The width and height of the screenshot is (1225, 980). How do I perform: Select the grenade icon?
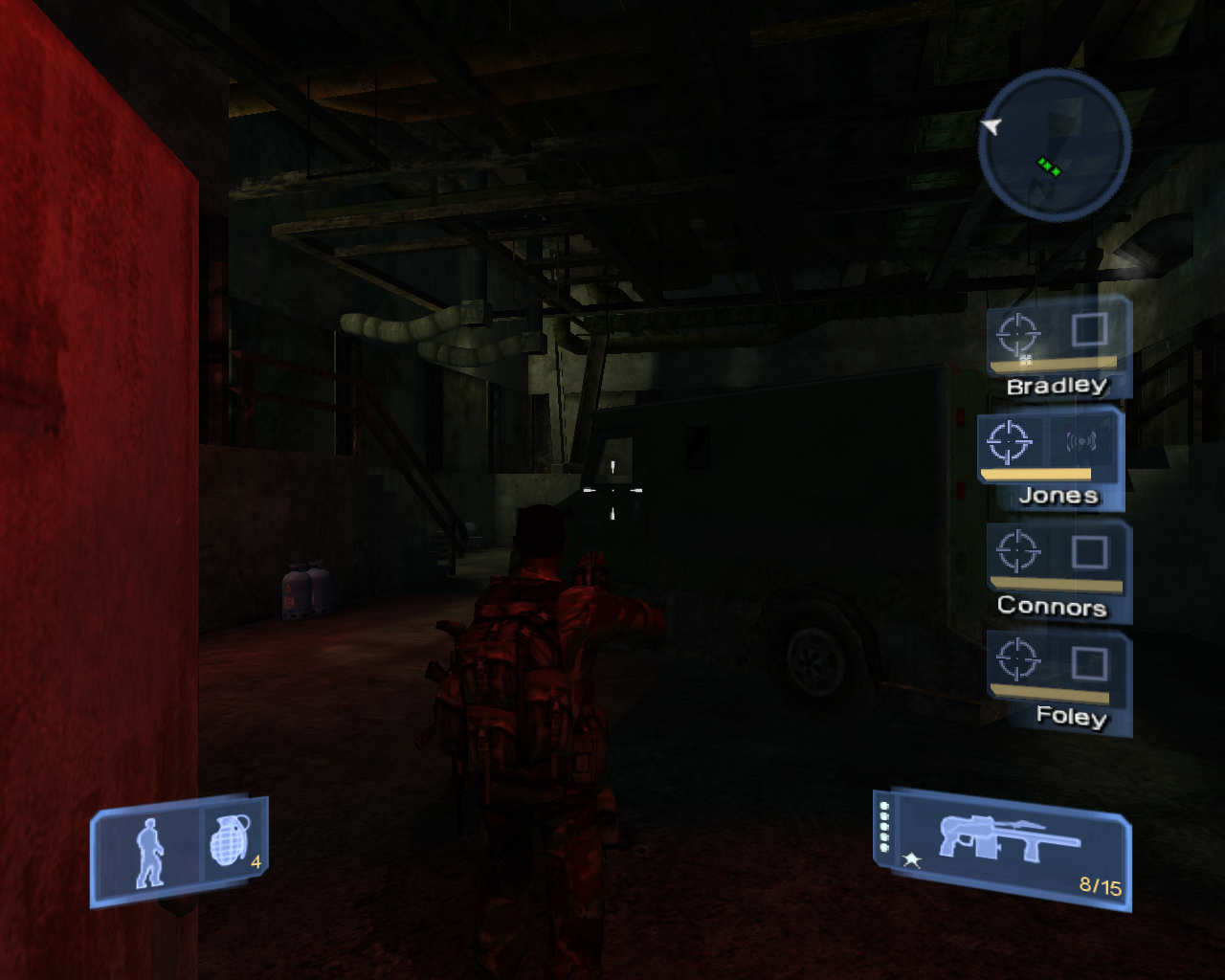pyautogui.click(x=230, y=841)
